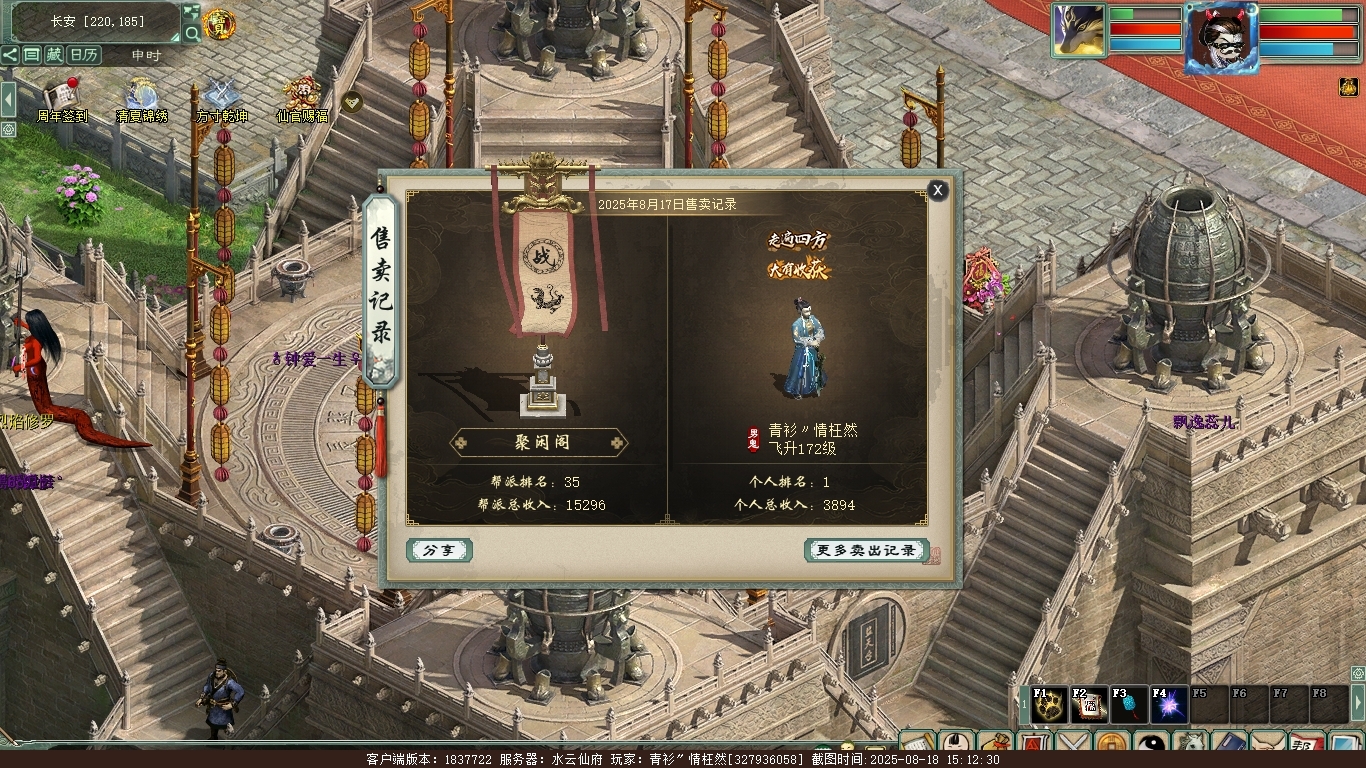Open the 仙官赐福 blessing event
The width and height of the screenshot is (1366, 768).
pyautogui.click(x=301, y=96)
